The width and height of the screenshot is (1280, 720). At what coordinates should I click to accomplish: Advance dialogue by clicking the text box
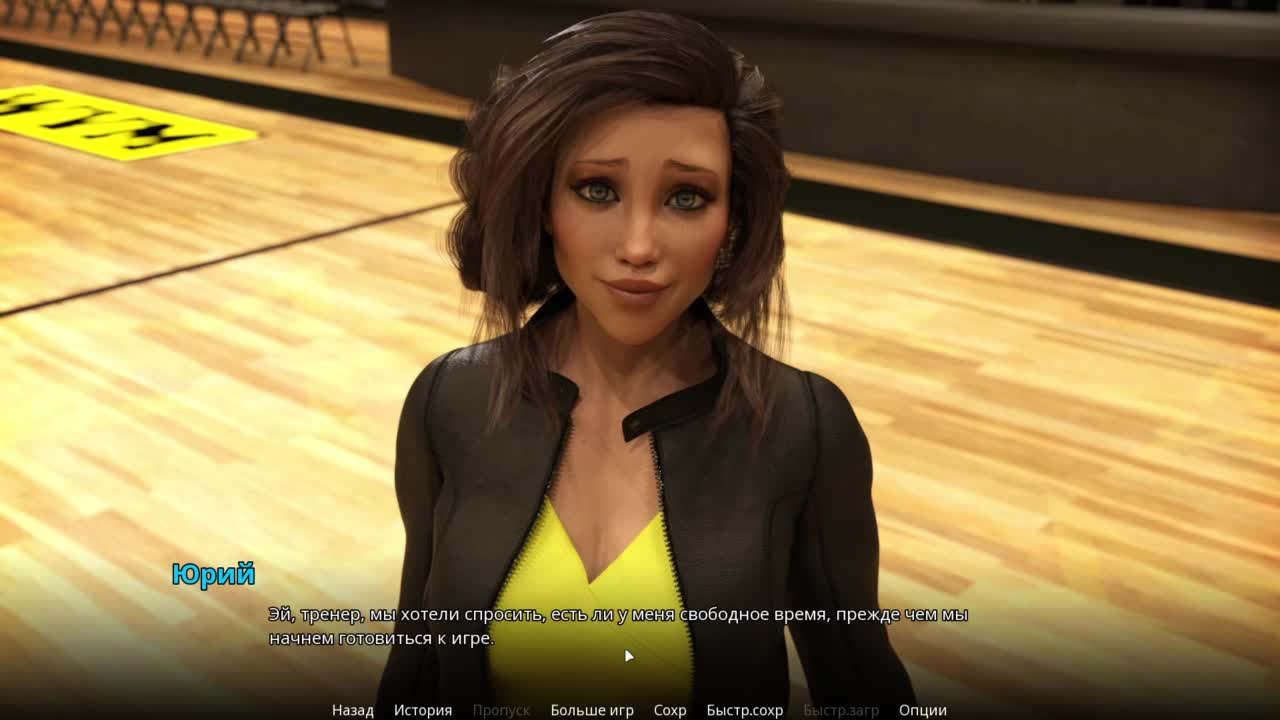(x=618, y=626)
